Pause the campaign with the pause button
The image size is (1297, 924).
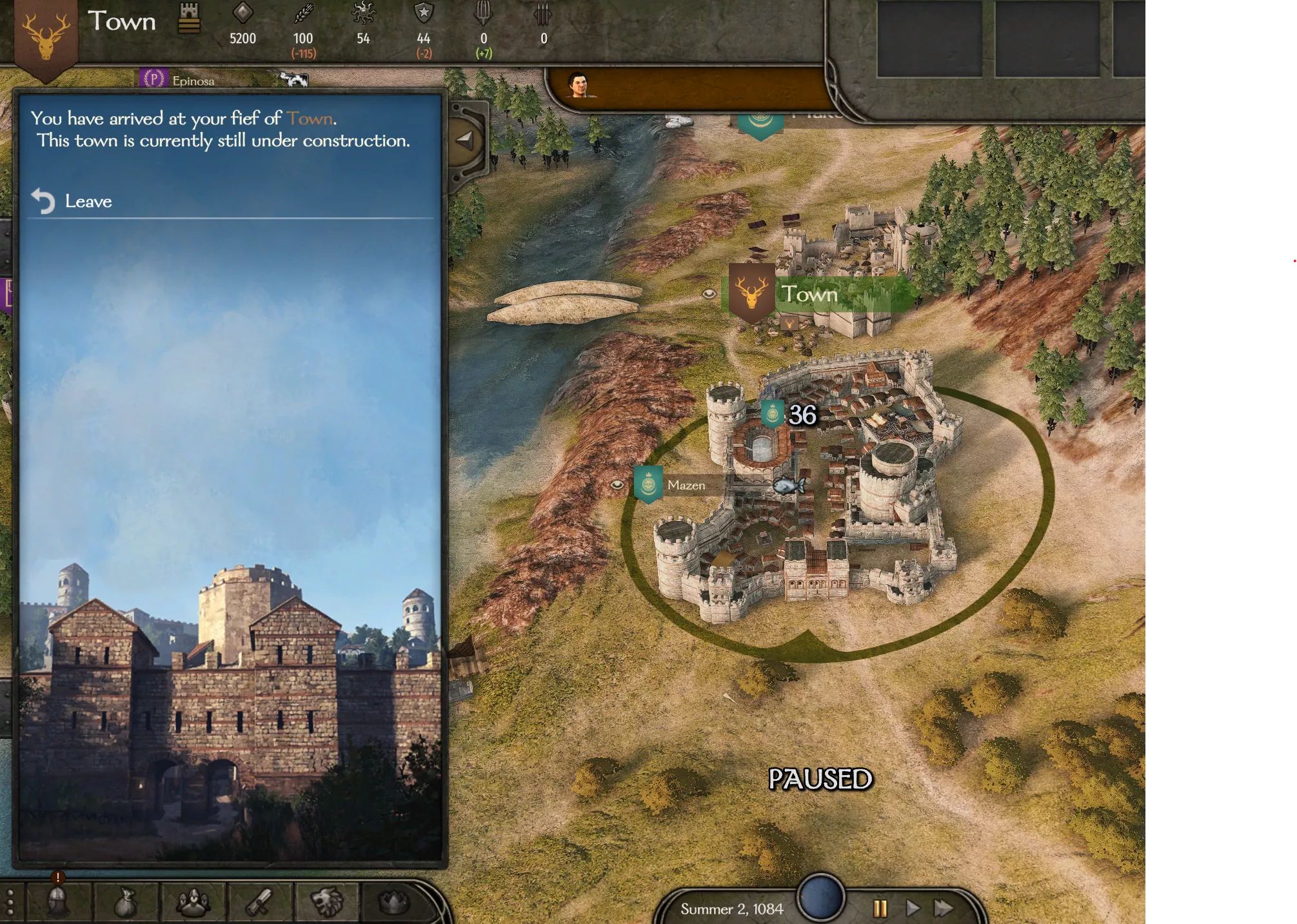(x=880, y=909)
